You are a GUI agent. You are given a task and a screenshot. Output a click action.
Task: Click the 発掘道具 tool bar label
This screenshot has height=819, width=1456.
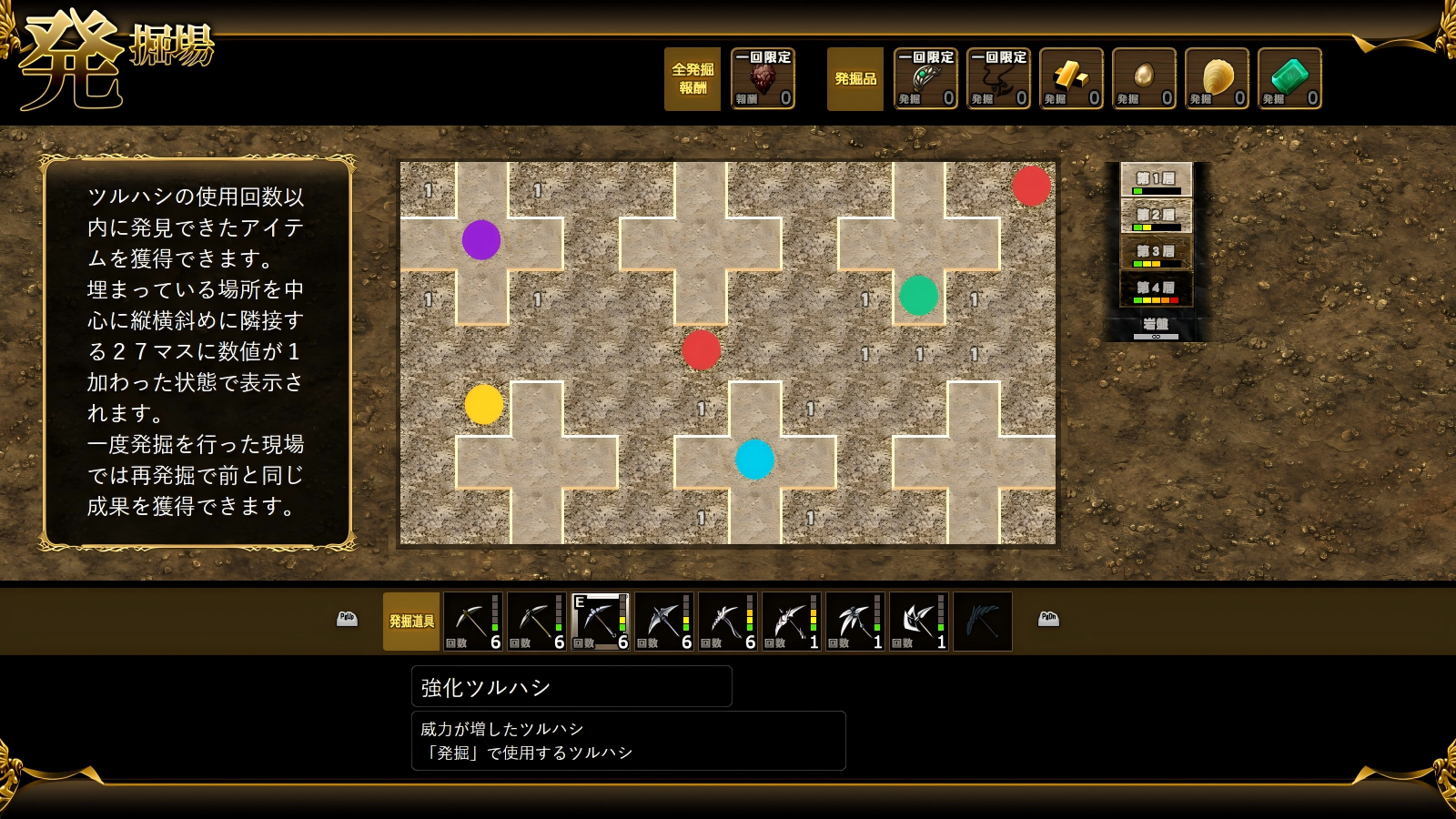[411, 622]
